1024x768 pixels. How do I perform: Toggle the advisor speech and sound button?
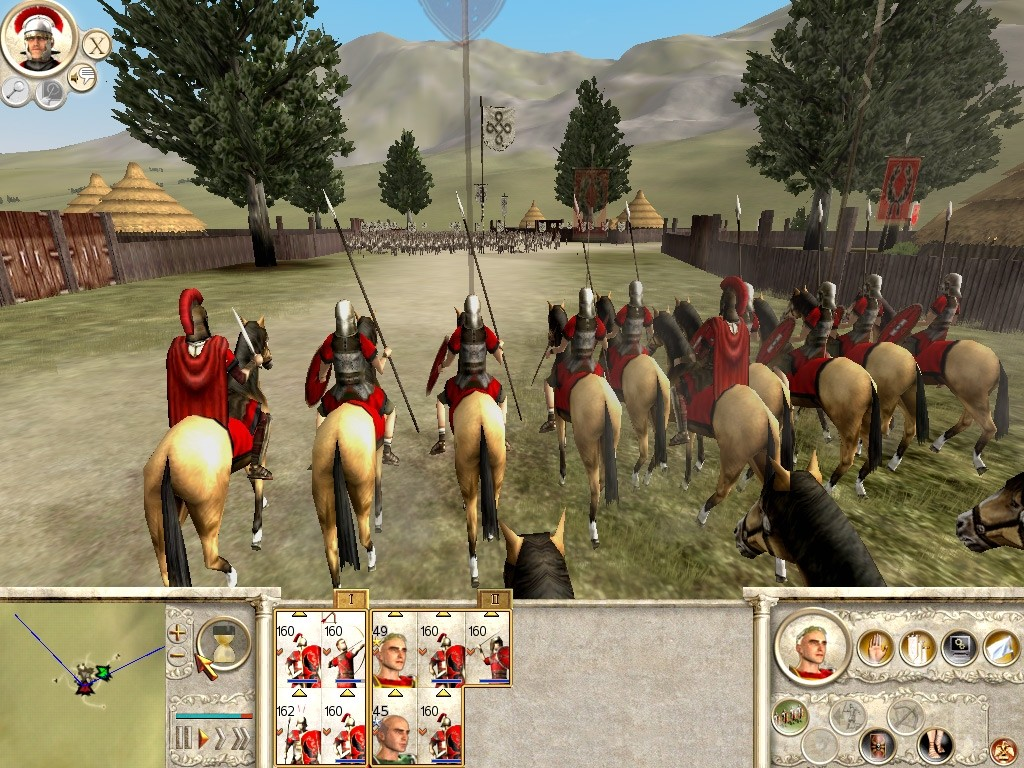(82, 77)
